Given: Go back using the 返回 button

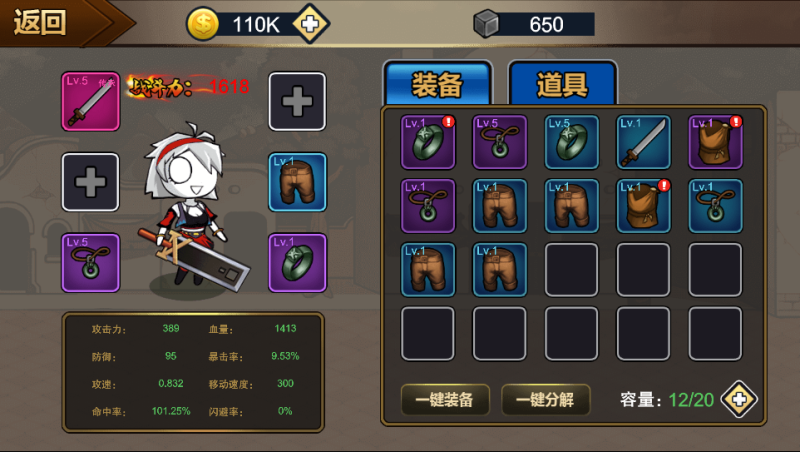Looking at the screenshot, I should [x=45, y=22].
